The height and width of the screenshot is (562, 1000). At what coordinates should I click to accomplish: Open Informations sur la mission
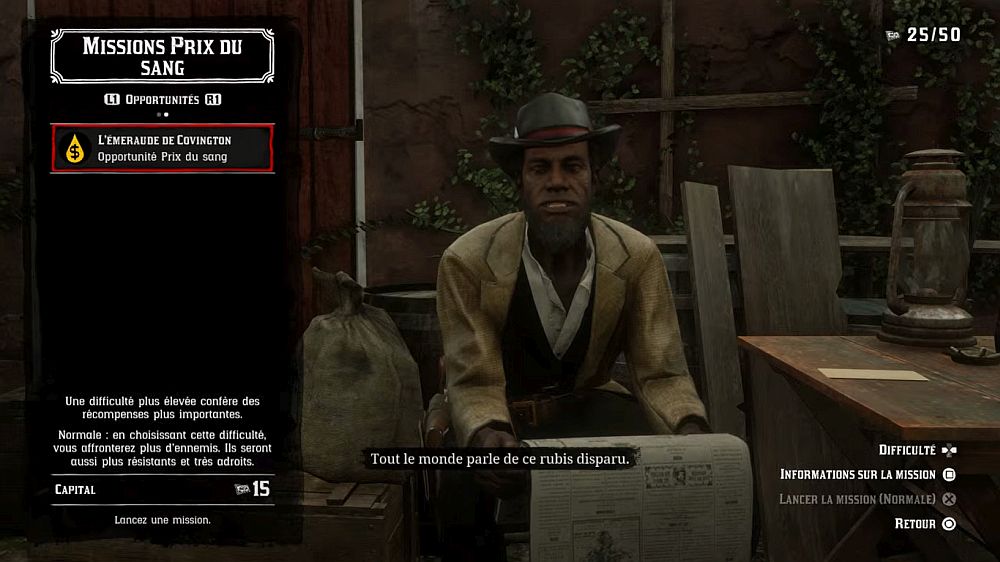(867, 475)
